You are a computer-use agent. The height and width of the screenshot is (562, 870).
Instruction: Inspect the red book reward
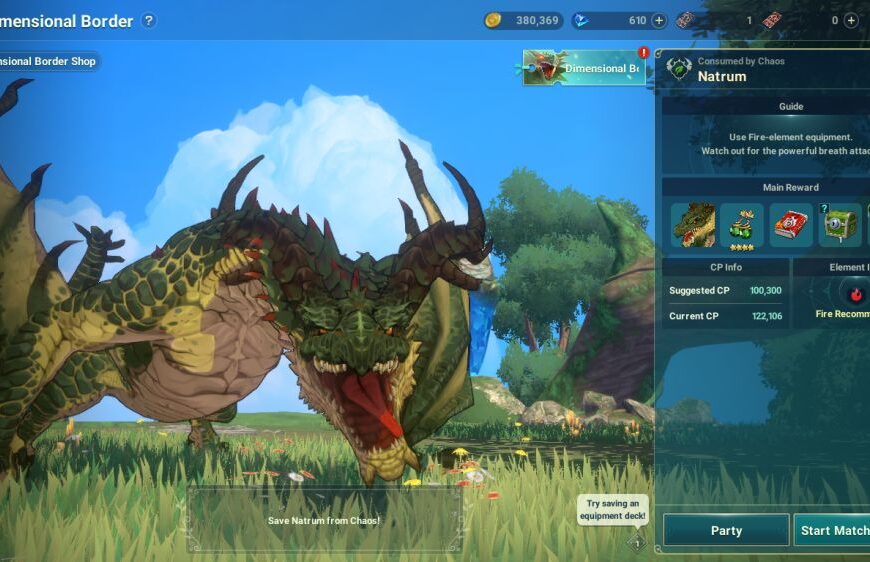(791, 225)
